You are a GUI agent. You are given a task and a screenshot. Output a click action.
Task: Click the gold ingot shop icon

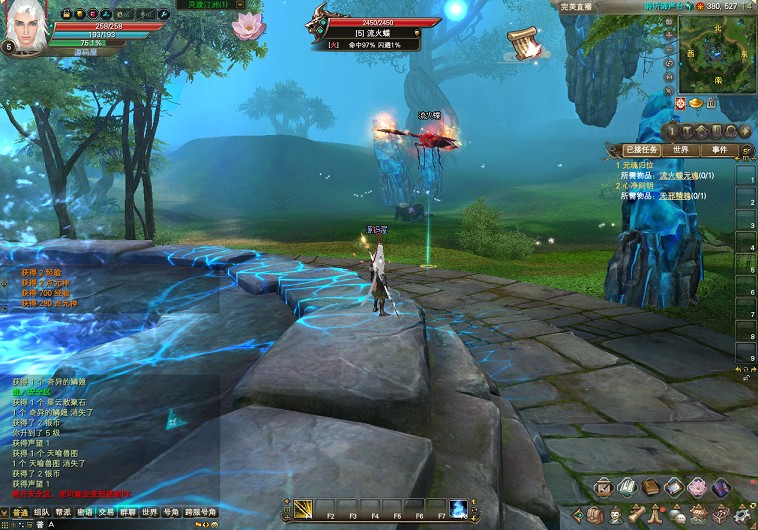pos(697,103)
